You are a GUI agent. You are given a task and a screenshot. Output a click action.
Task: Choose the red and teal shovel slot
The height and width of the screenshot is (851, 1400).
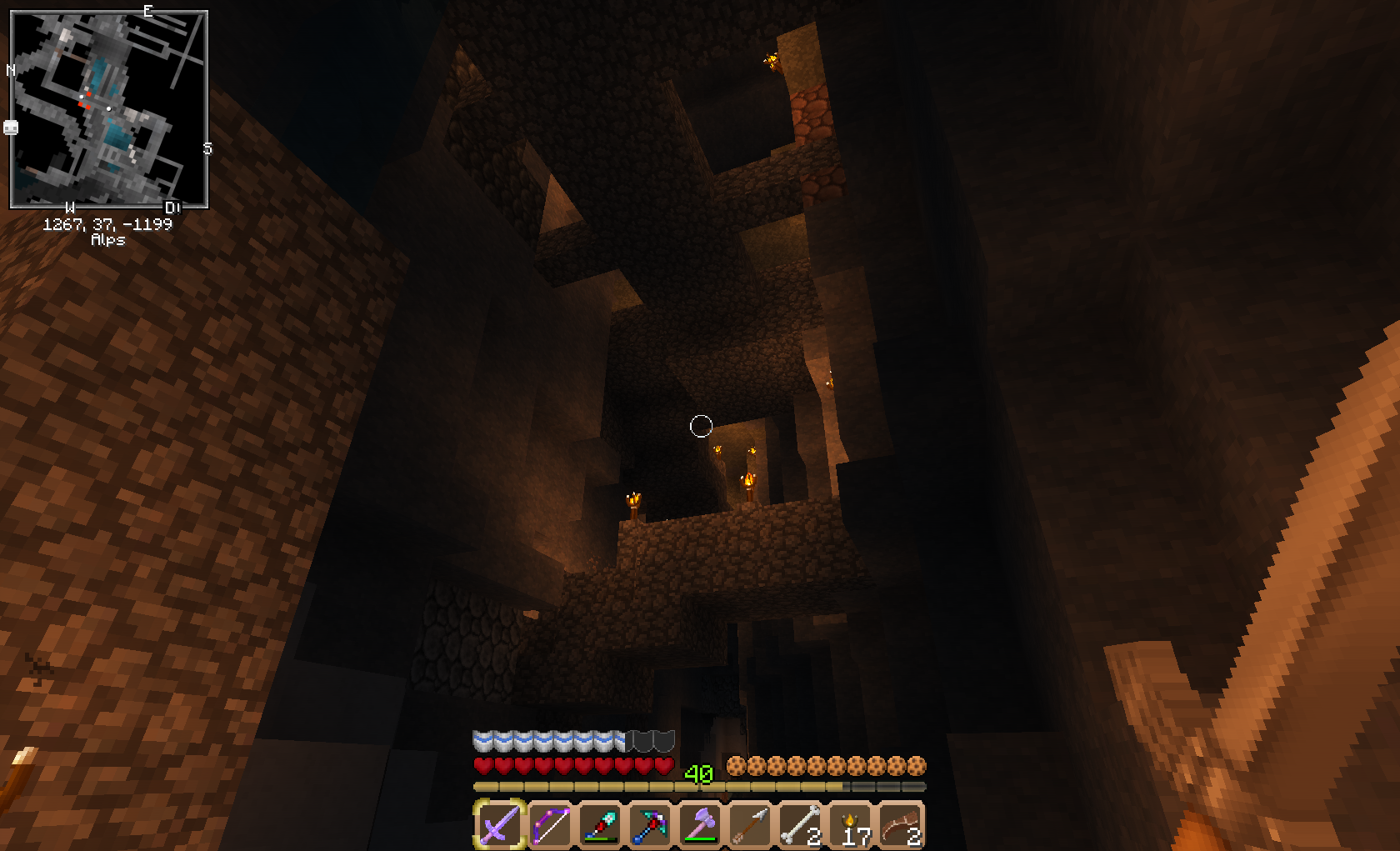pos(600,824)
